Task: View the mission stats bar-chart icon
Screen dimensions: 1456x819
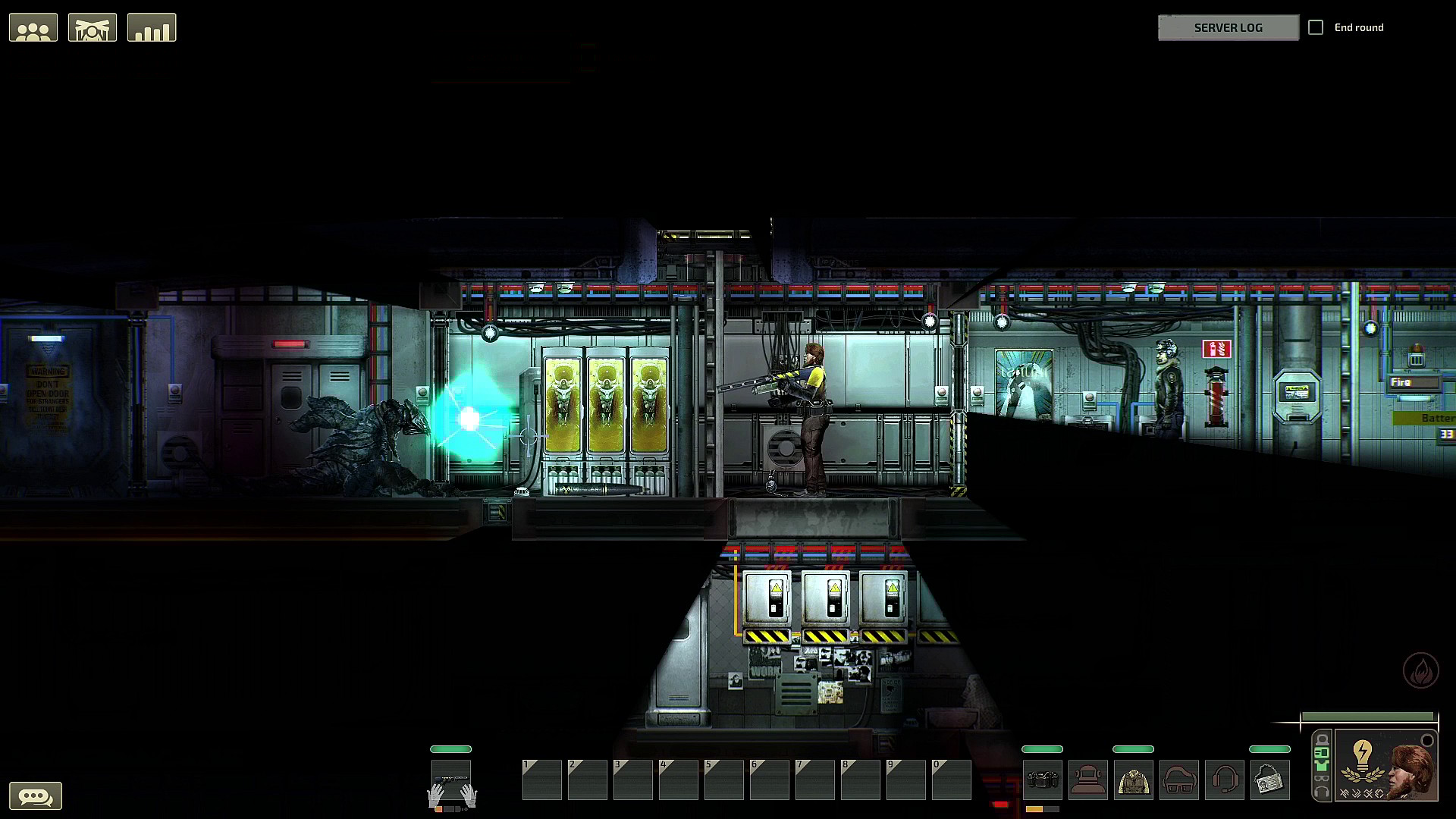Action: [152, 27]
